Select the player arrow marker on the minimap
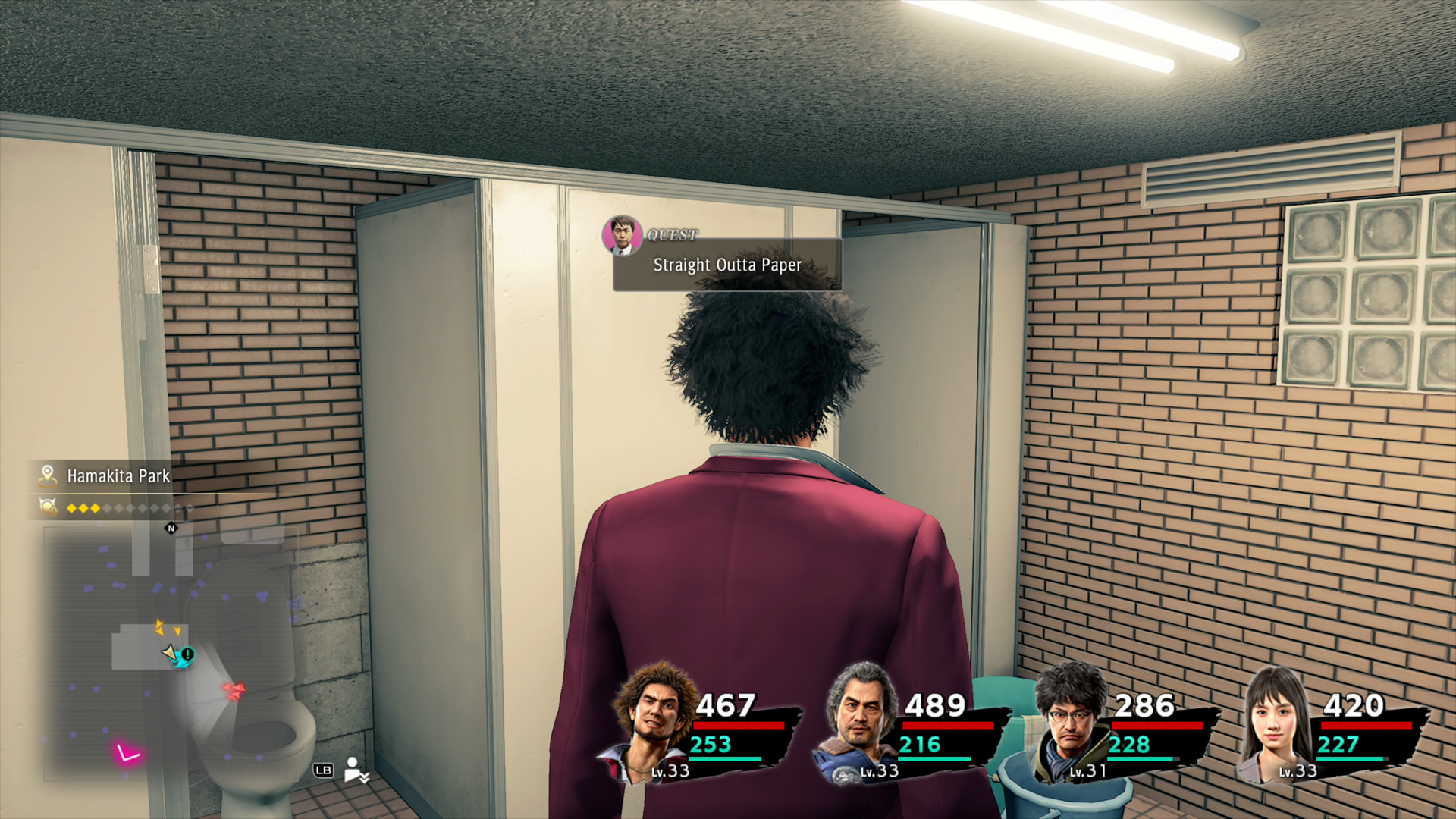 pyautogui.click(x=170, y=654)
